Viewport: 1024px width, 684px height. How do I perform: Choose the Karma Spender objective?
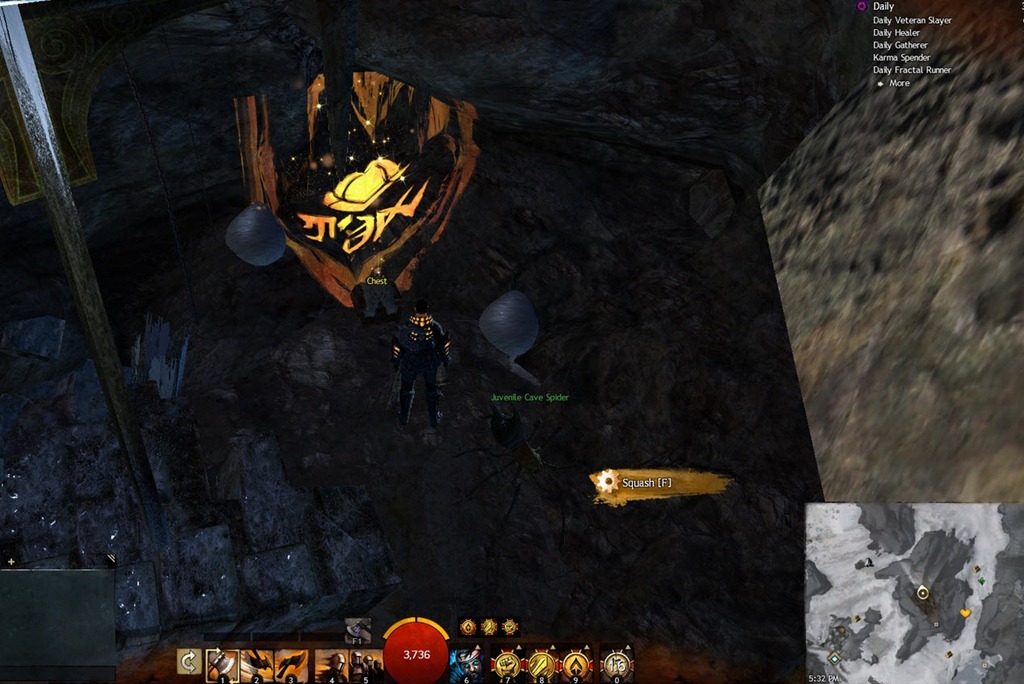900,58
